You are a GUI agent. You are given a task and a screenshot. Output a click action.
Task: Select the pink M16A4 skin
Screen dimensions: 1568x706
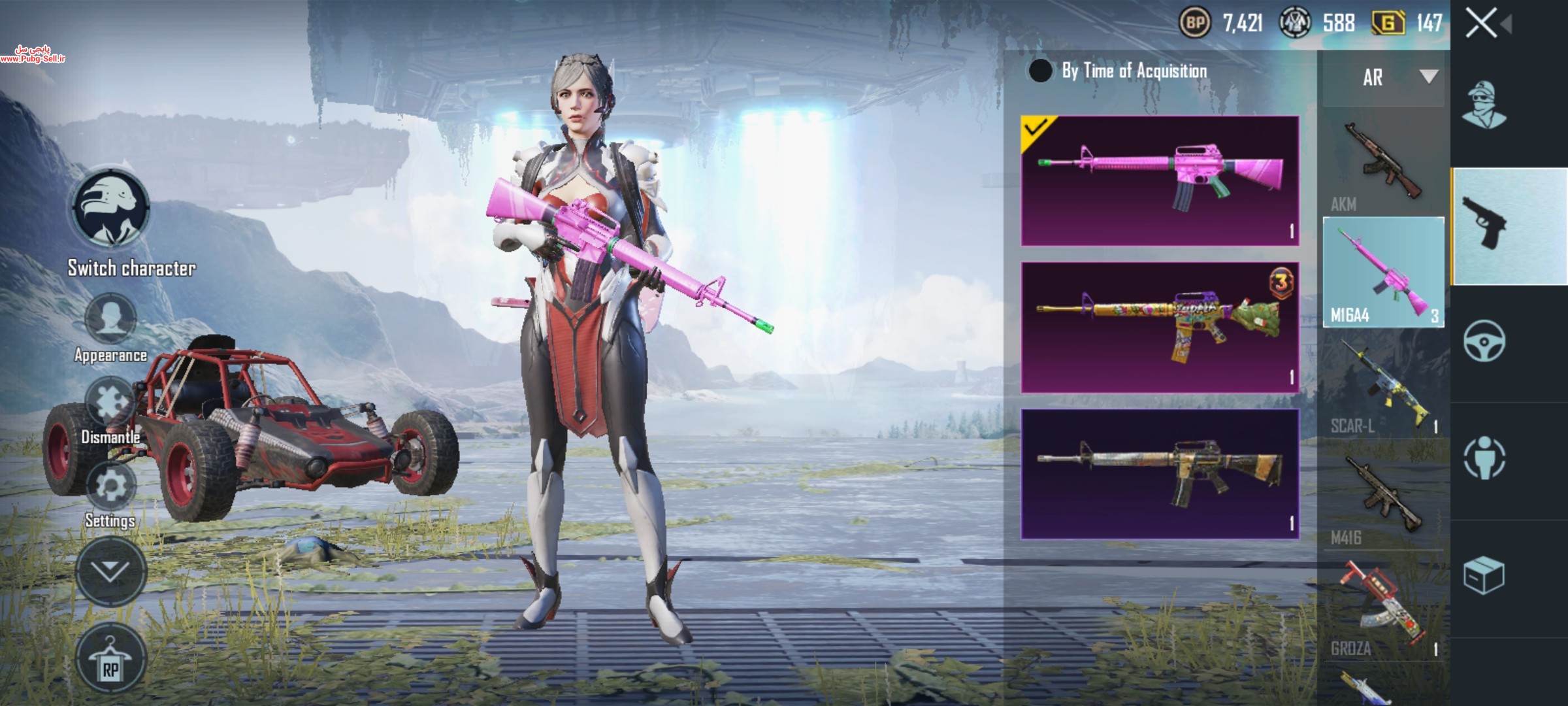[x=1160, y=181]
